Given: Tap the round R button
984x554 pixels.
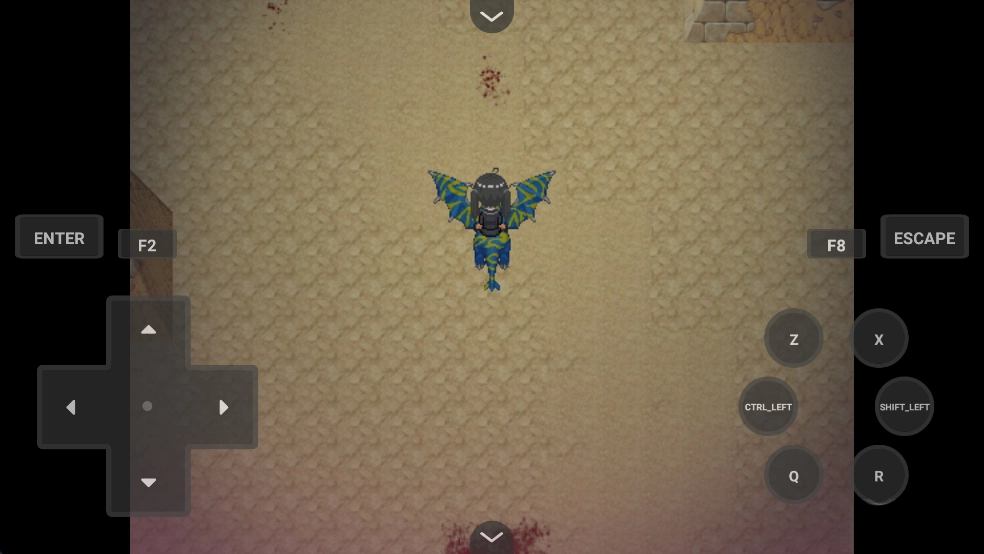Looking at the screenshot, I should click(879, 476).
